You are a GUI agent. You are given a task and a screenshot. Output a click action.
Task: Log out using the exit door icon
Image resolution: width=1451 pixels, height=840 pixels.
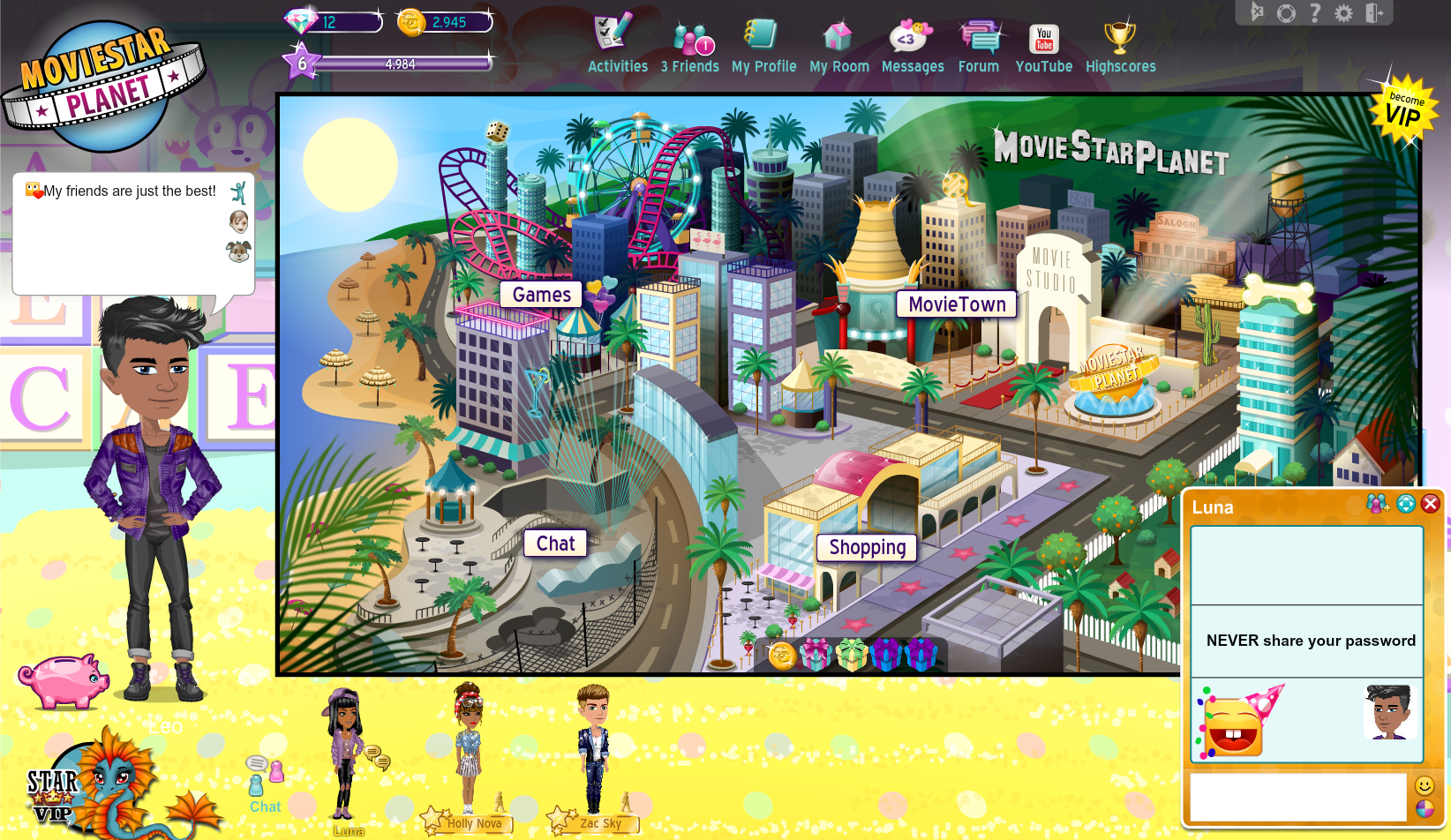tap(1374, 13)
